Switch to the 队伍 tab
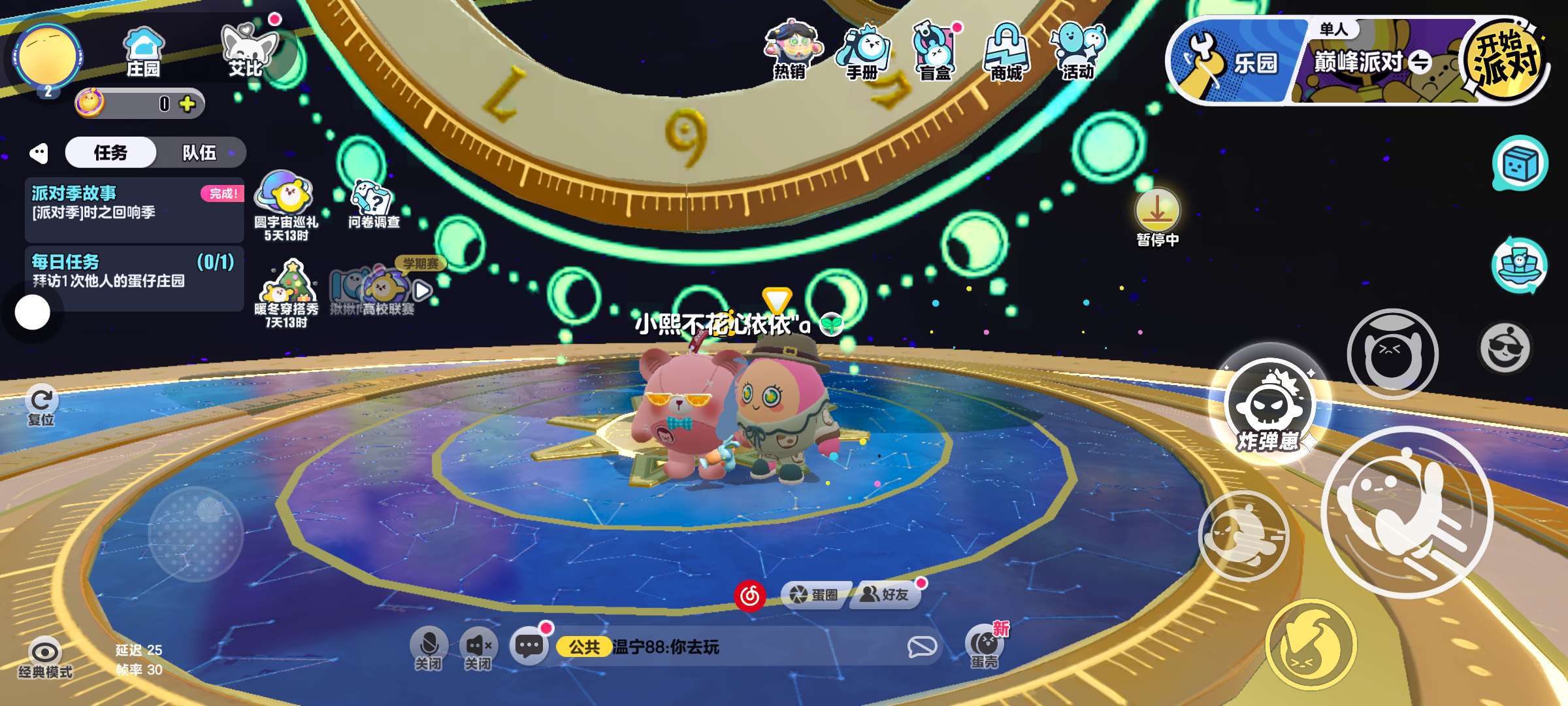1568x706 pixels. click(199, 153)
